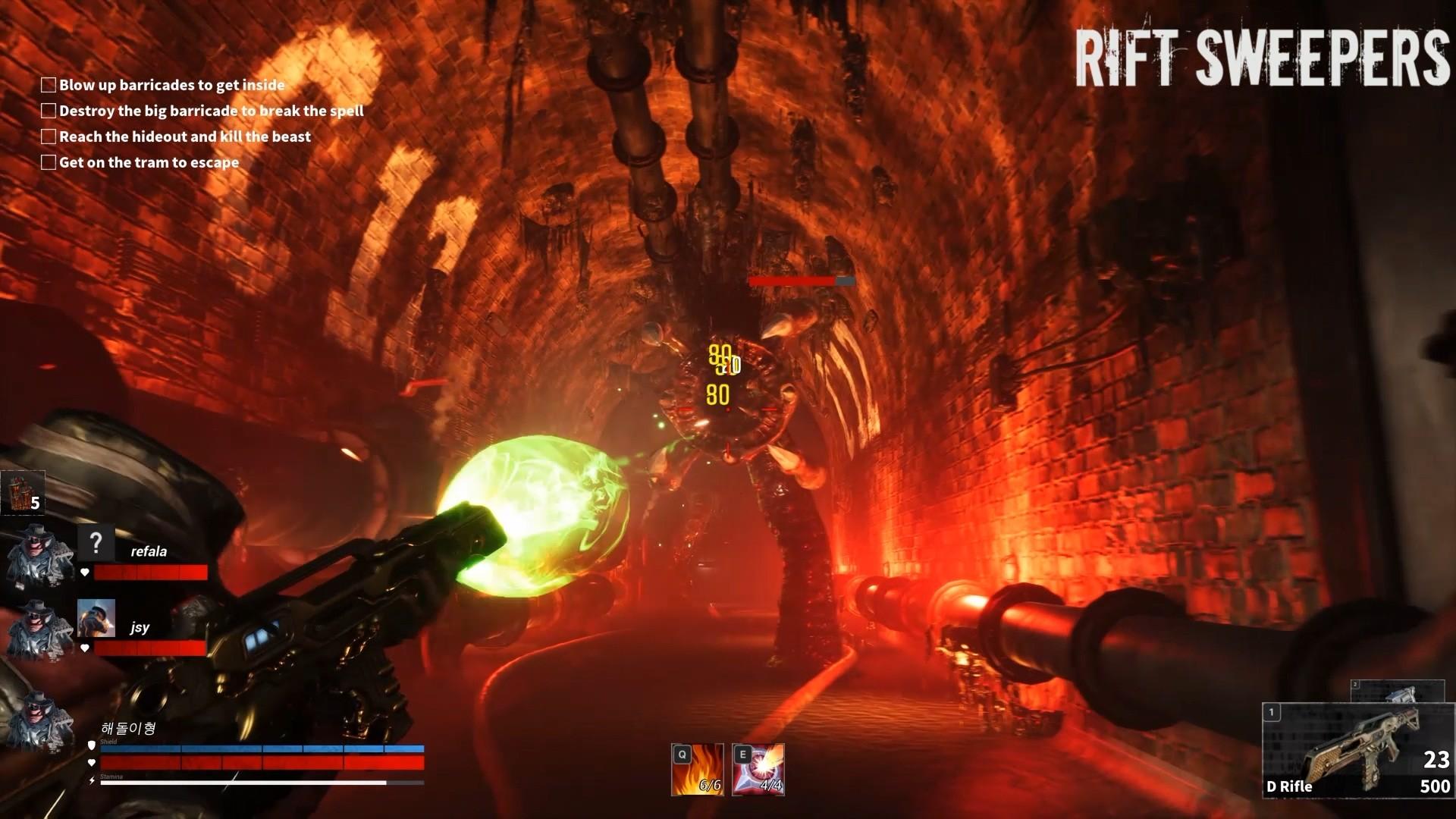Viewport: 1456px width, 819px height.
Task: Check off 'Reach the hideout and kill the beast'
Action: [x=48, y=136]
